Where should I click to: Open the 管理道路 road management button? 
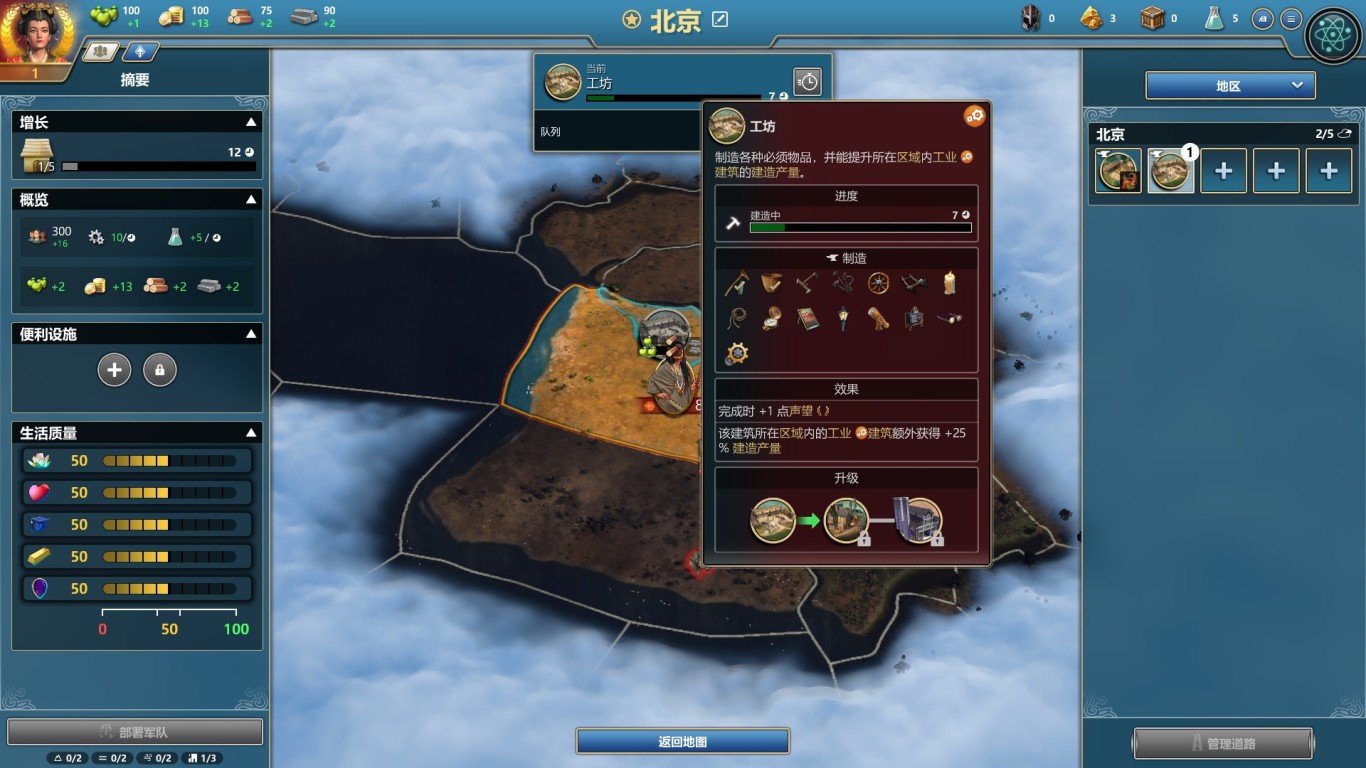click(x=1222, y=744)
